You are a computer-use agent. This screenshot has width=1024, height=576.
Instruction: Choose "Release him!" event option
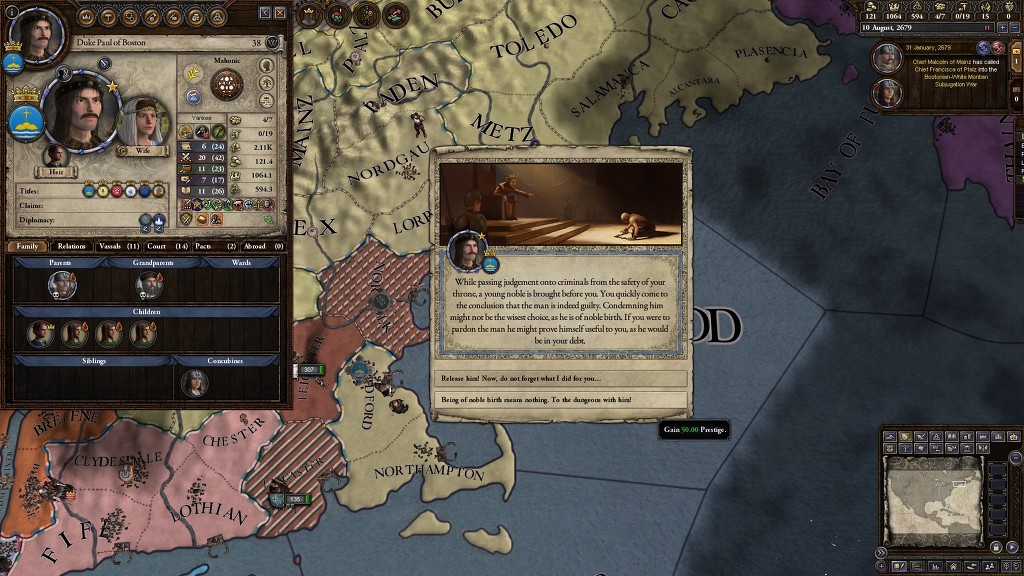pyautogui.click(x=561, y=378)
